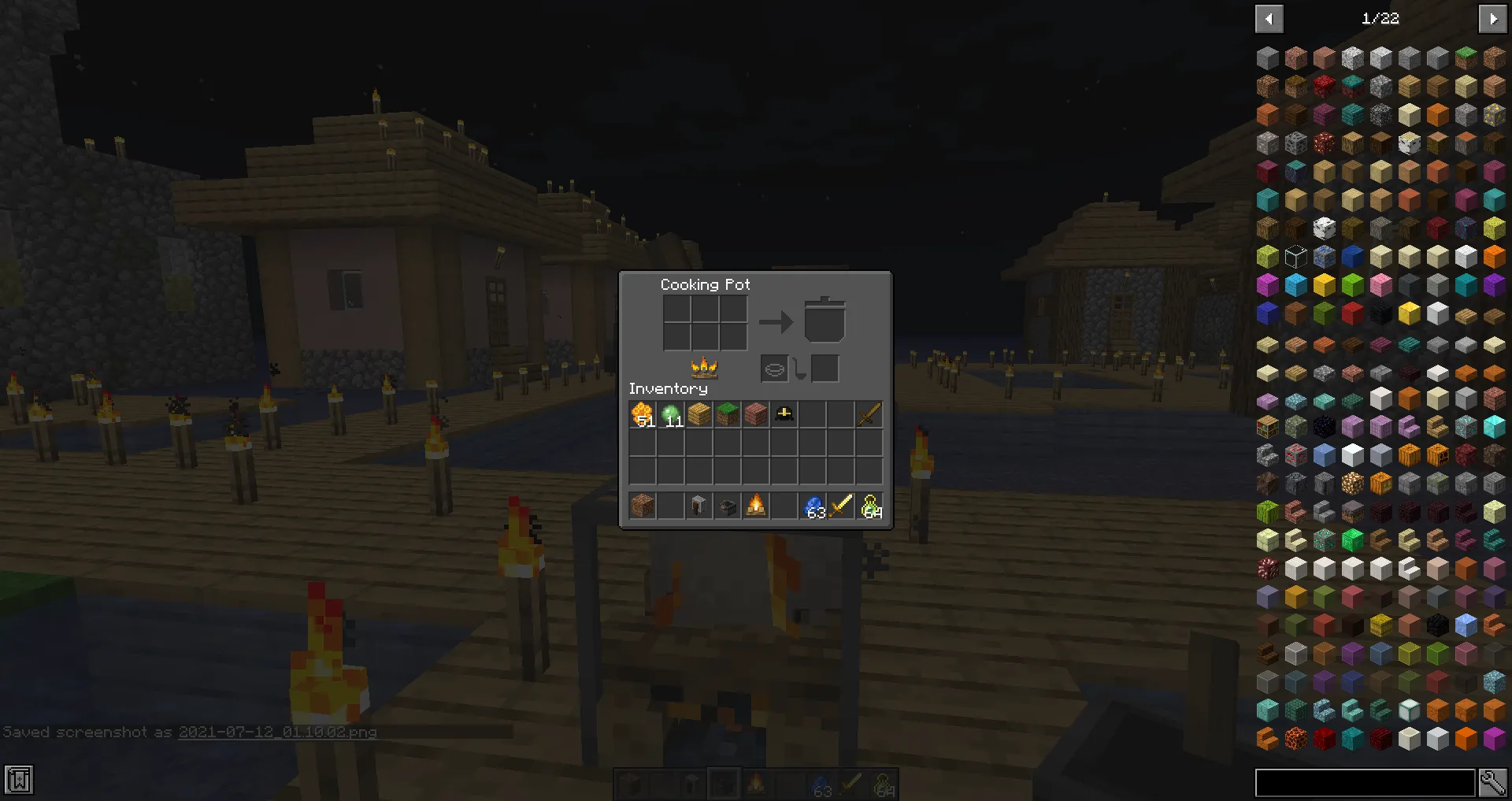Image resolution: width=1512 pixels, height=801 pixels.
Task: Select the honeycomb stack in the inventory
Action: click(642, 414)
